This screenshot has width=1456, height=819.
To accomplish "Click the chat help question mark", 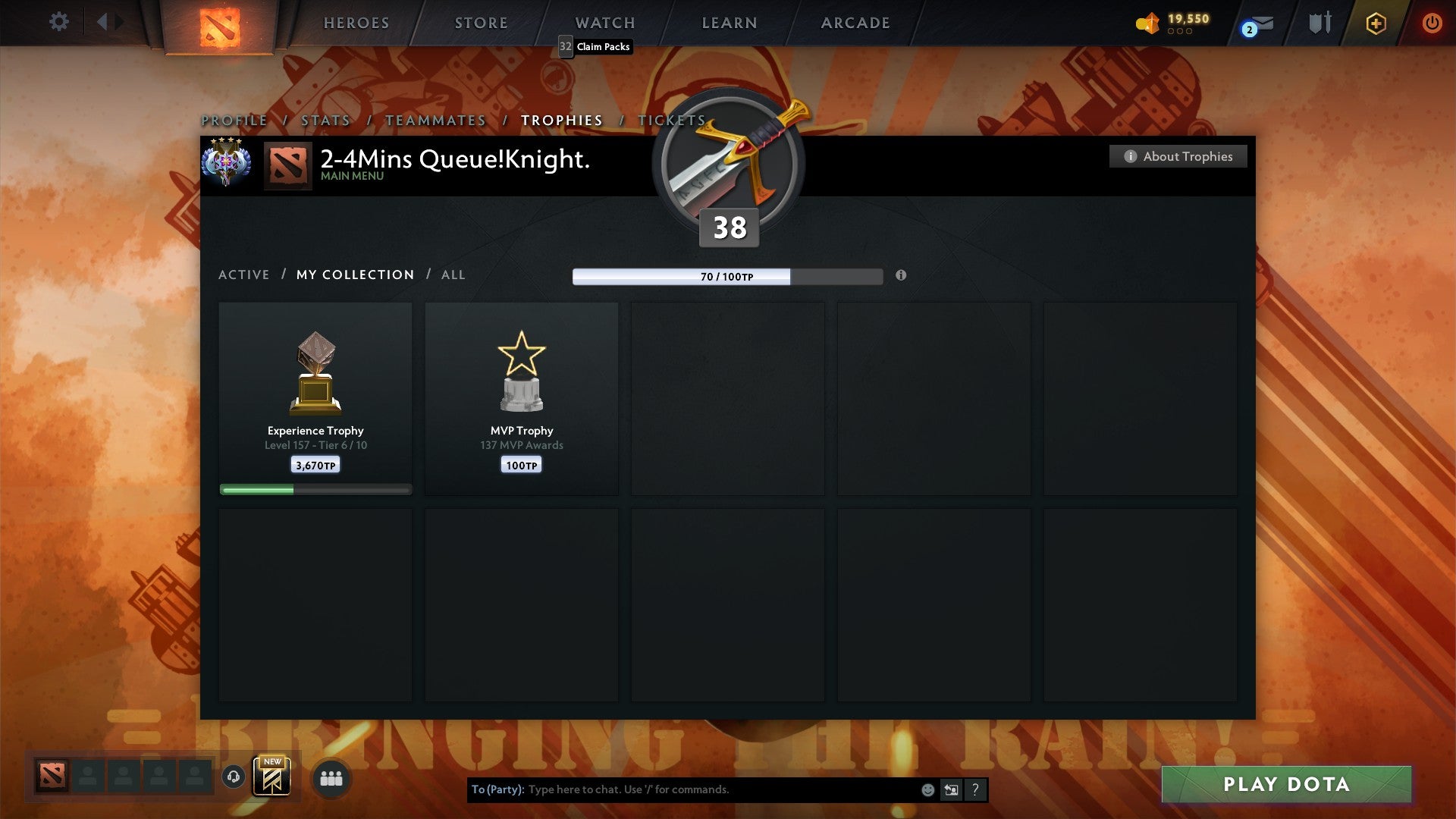I will coord(975,789).
